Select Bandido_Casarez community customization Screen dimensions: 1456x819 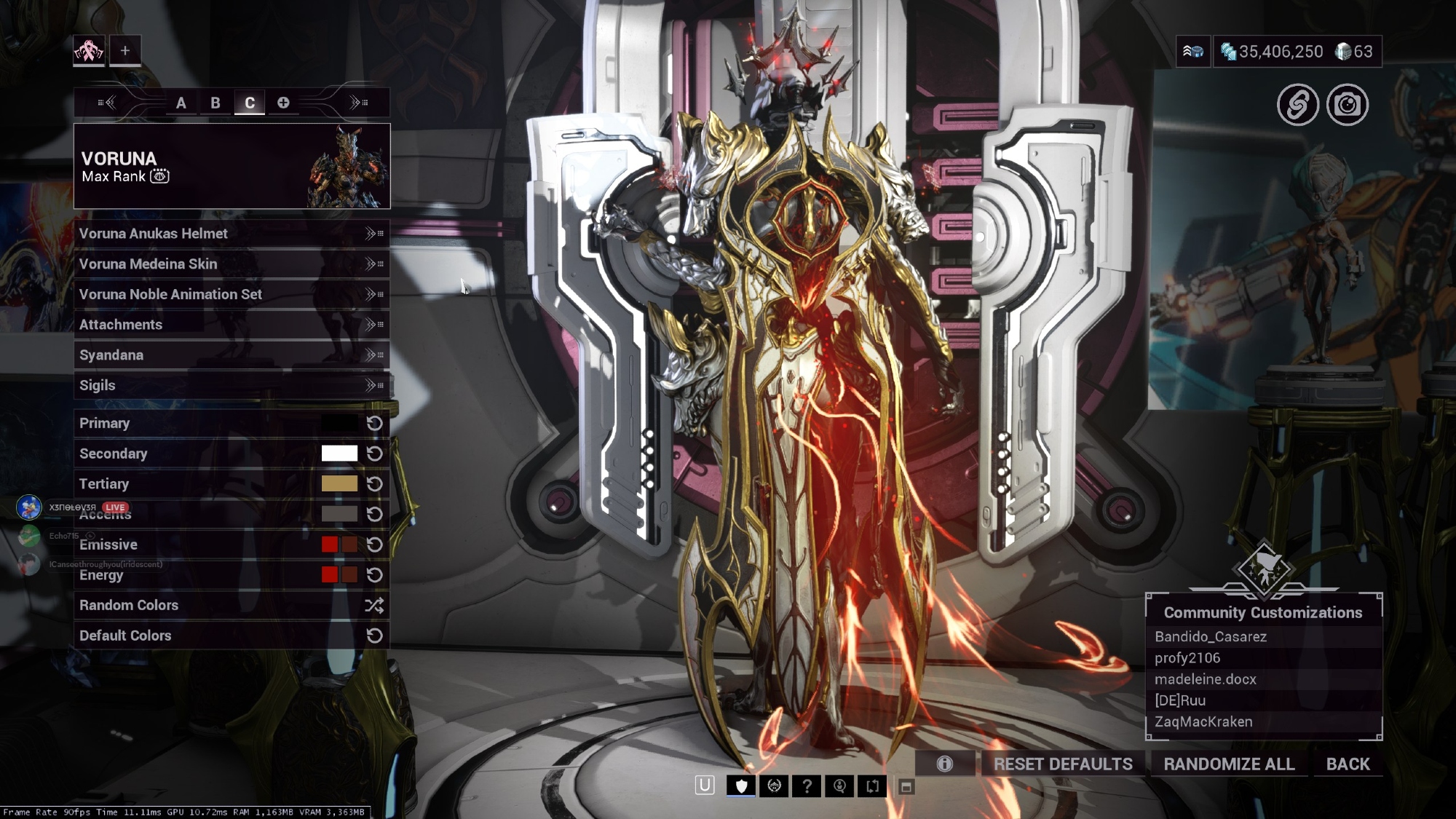(1211, 637)
